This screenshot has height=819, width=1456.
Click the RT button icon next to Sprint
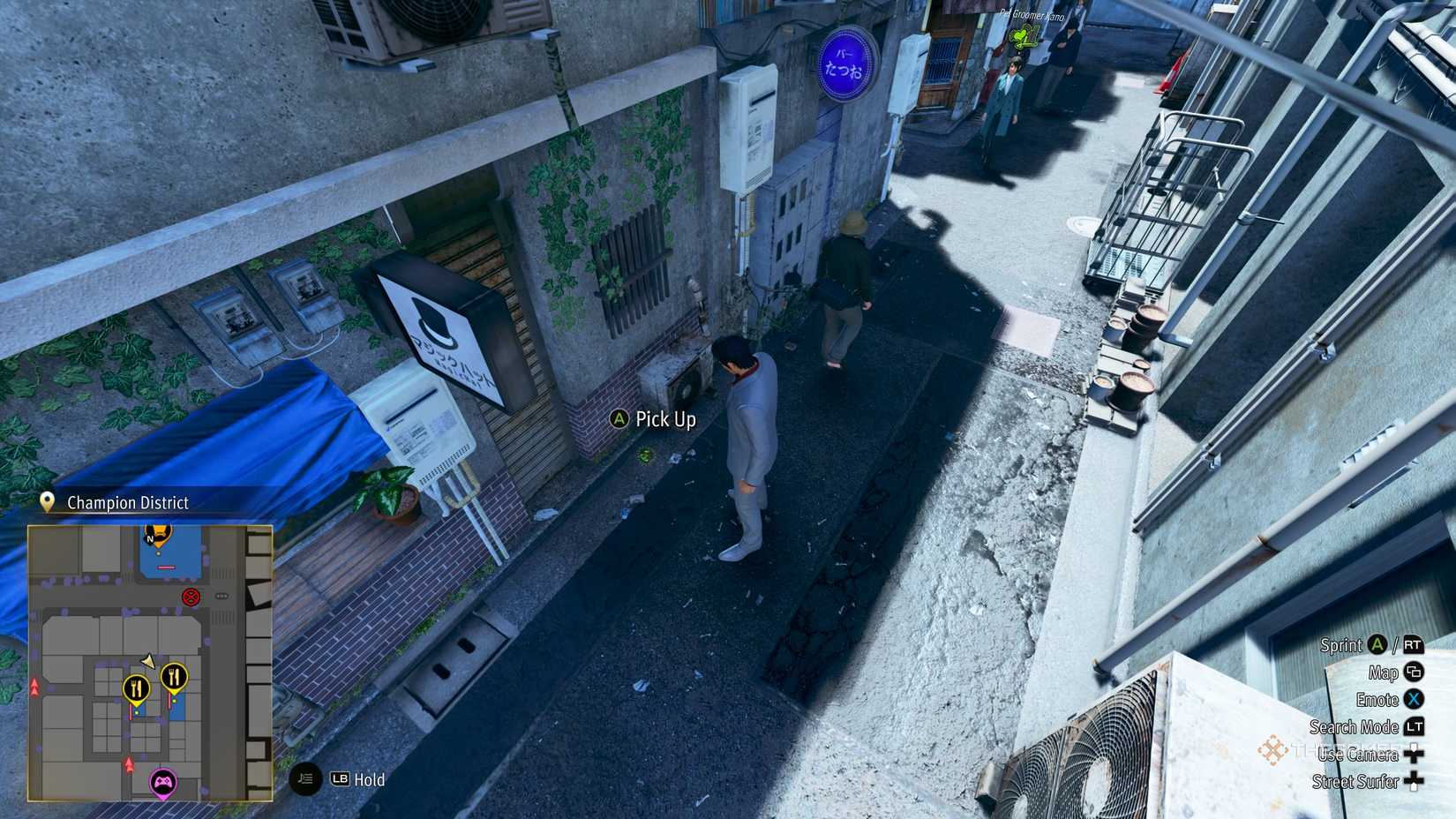1414,646
